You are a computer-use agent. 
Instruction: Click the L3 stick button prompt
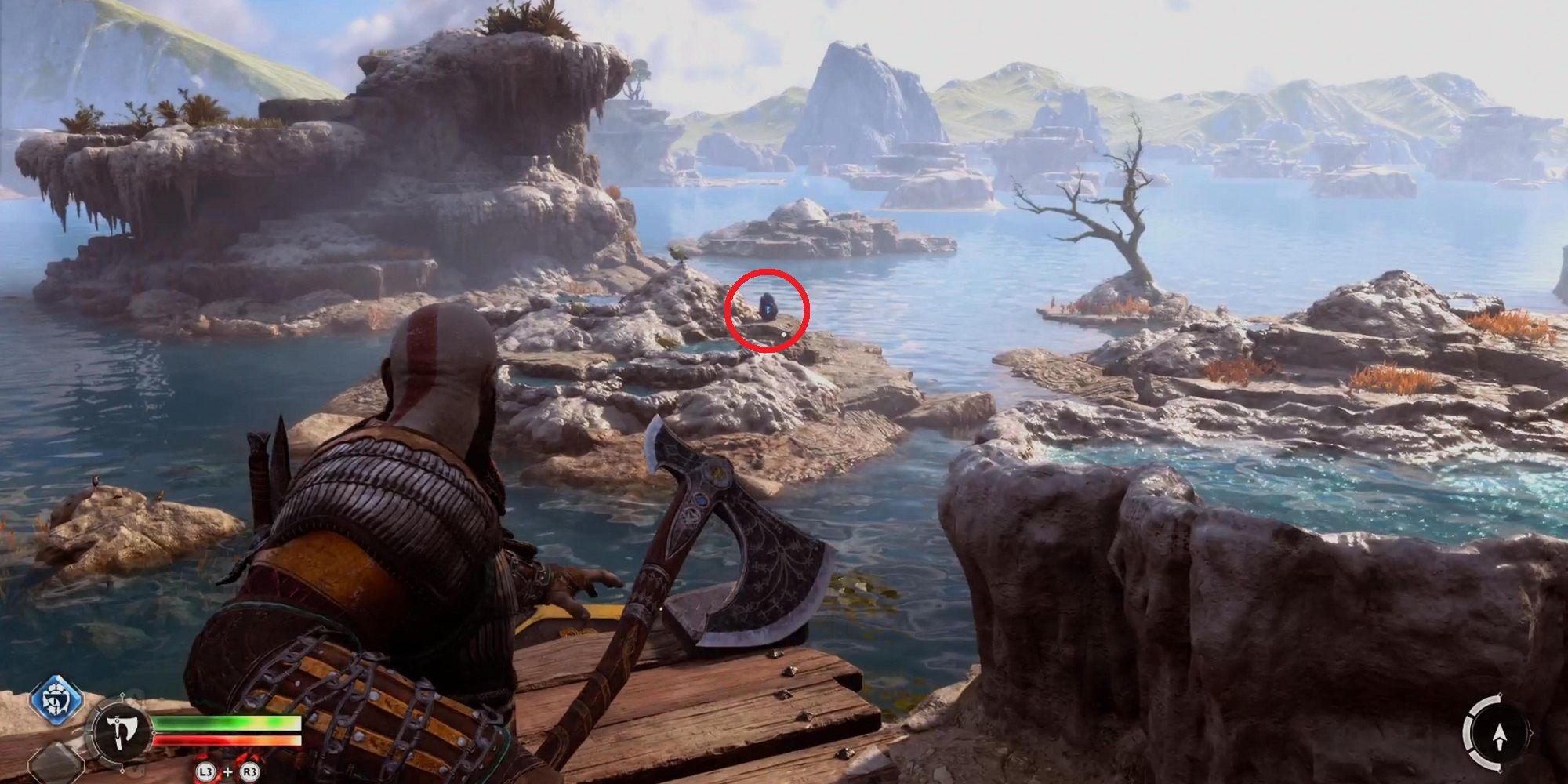(207, 771)
